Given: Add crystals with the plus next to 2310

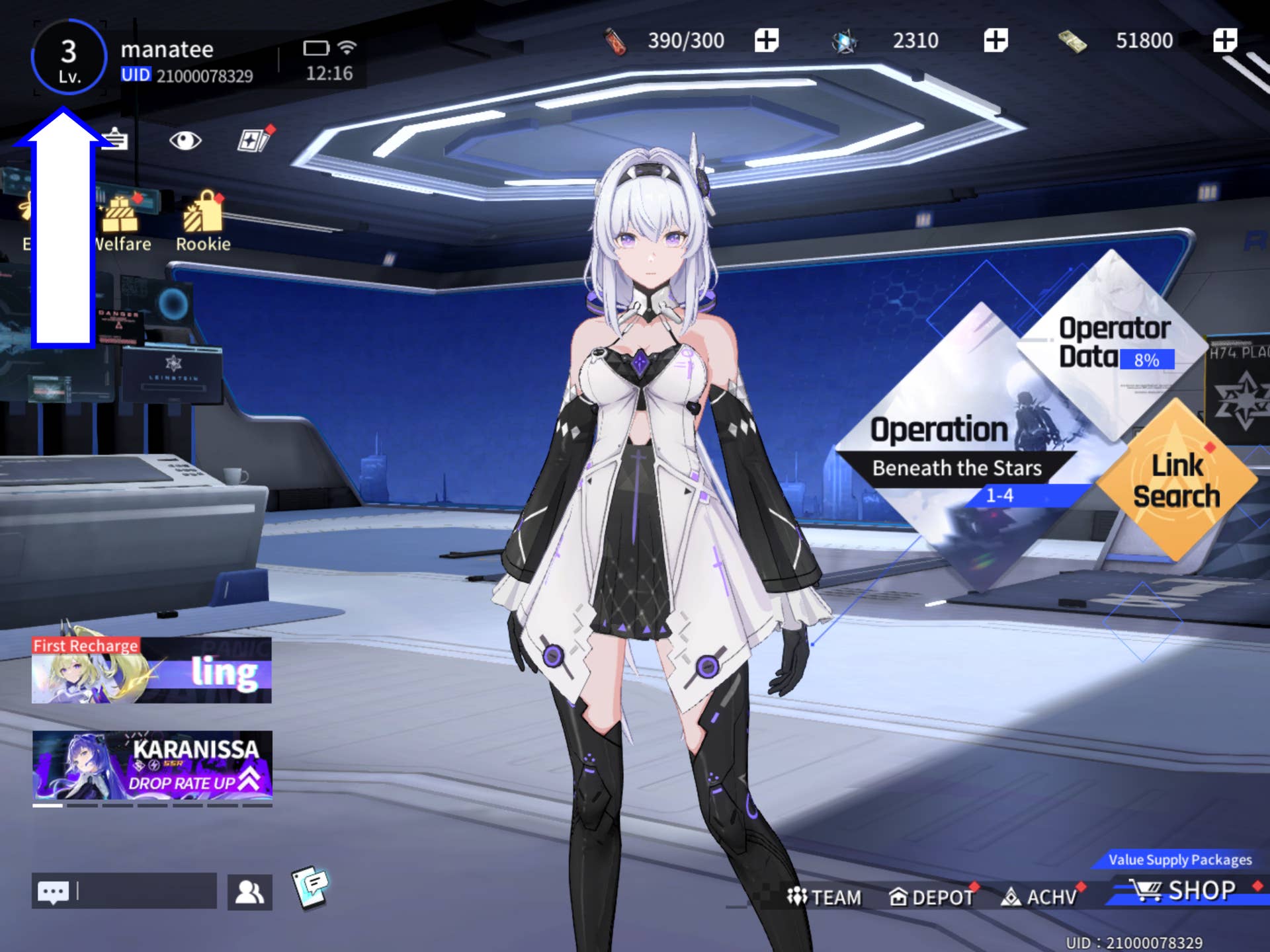Looking at the screenshot, I should [995, 40].
